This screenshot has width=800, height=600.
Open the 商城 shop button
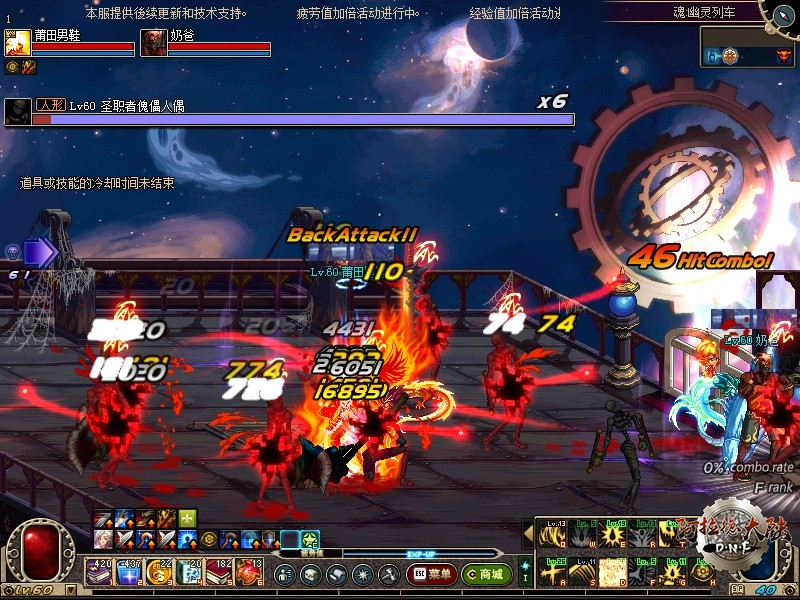pos(487,574)
